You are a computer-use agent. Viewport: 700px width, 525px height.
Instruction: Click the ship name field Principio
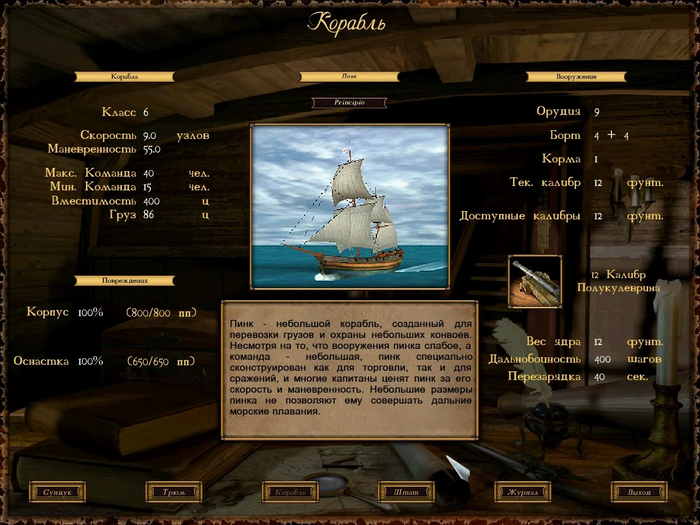point(349,102)
